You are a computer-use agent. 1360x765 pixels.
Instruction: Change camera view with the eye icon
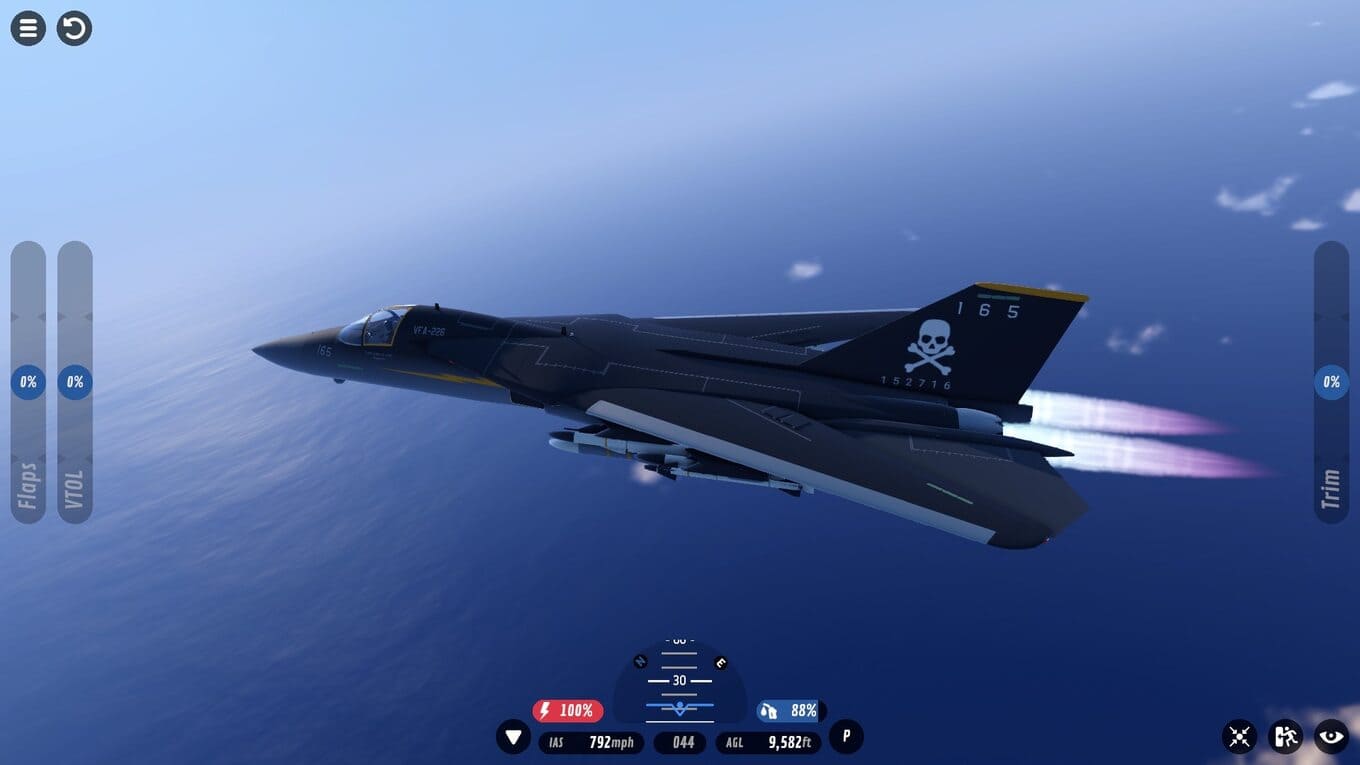tap(1331, 737)
